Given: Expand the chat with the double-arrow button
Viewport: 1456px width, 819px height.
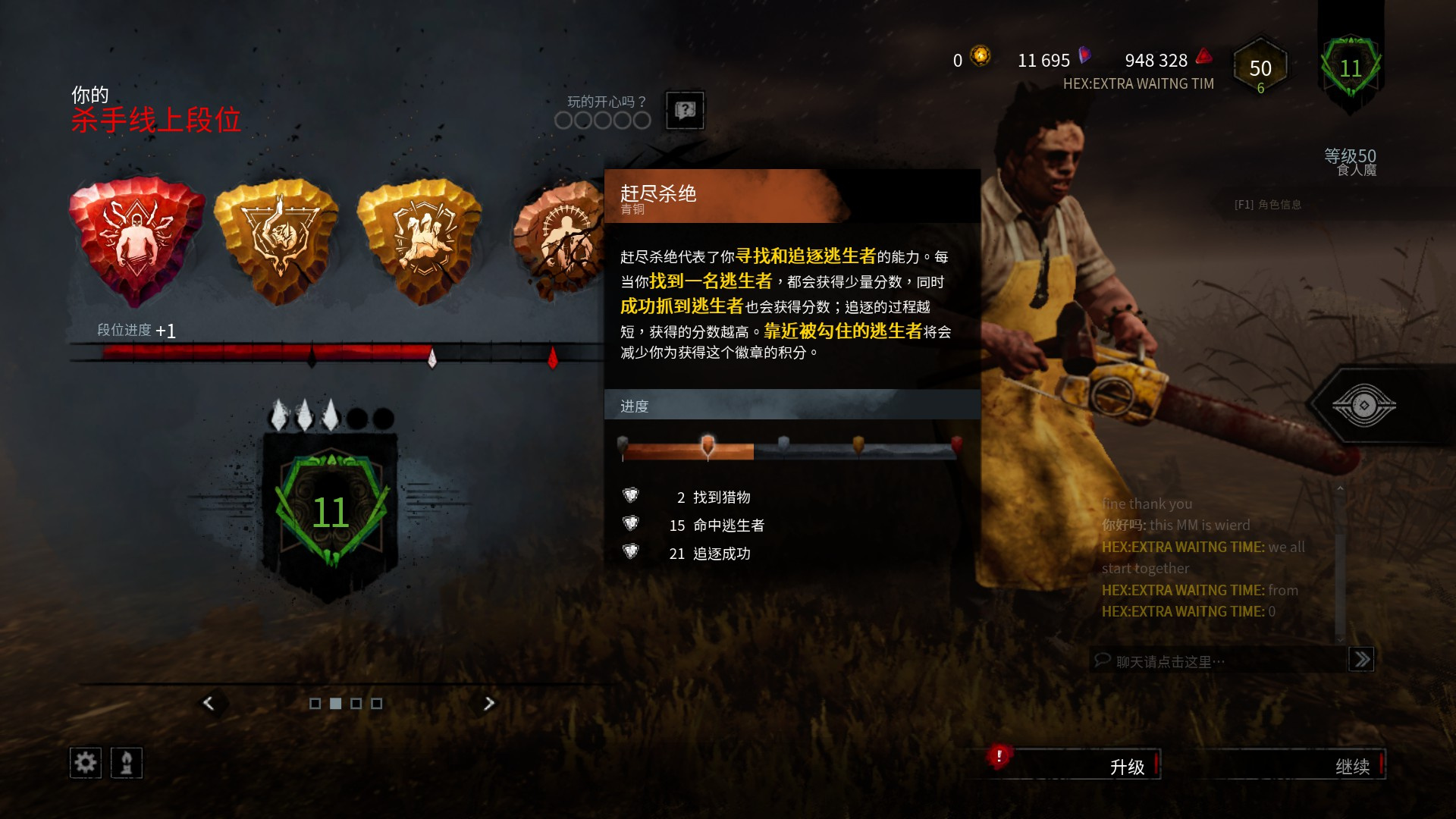Looking at the screenshot, I should (x=1362, y=660).
